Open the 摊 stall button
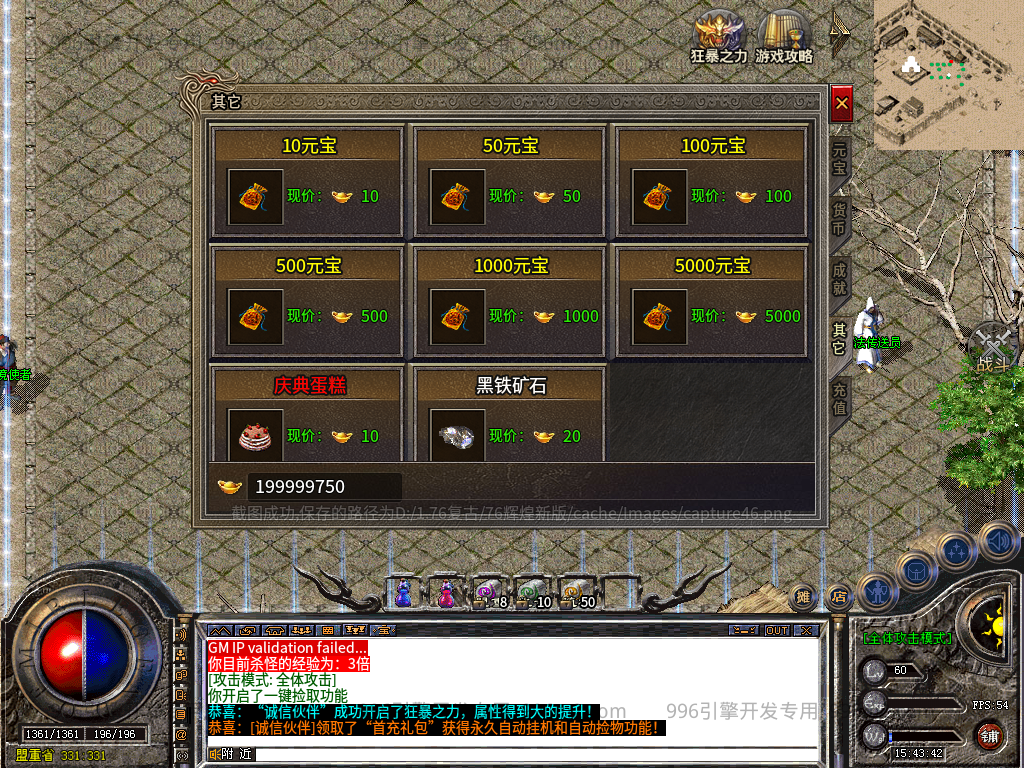The height and width of the screenshot is (768, 1024). click(x=802, y=596)
